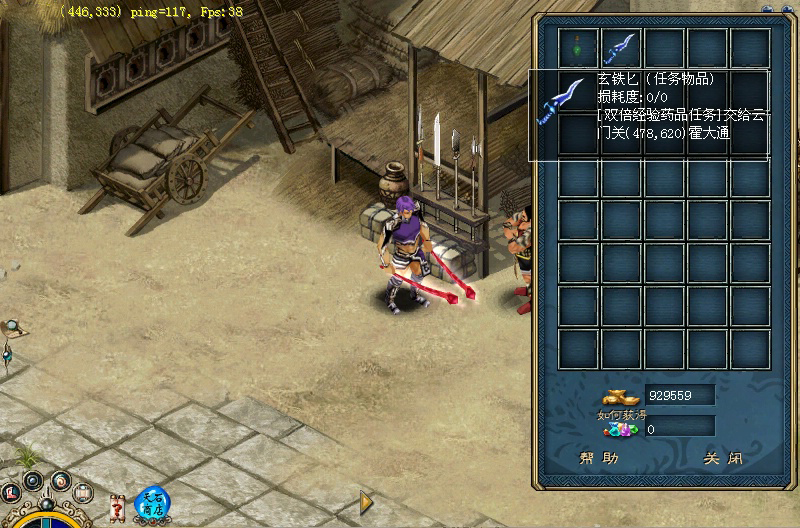Viewport: 800px width, 528px height.
Task: Open the 天石商店 blue orb shop
Action: coord(153,503)
